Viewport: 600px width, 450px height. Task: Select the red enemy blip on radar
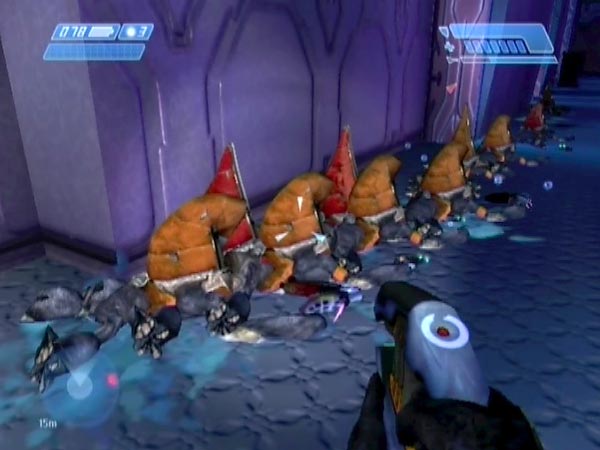[x=112, y=379]
